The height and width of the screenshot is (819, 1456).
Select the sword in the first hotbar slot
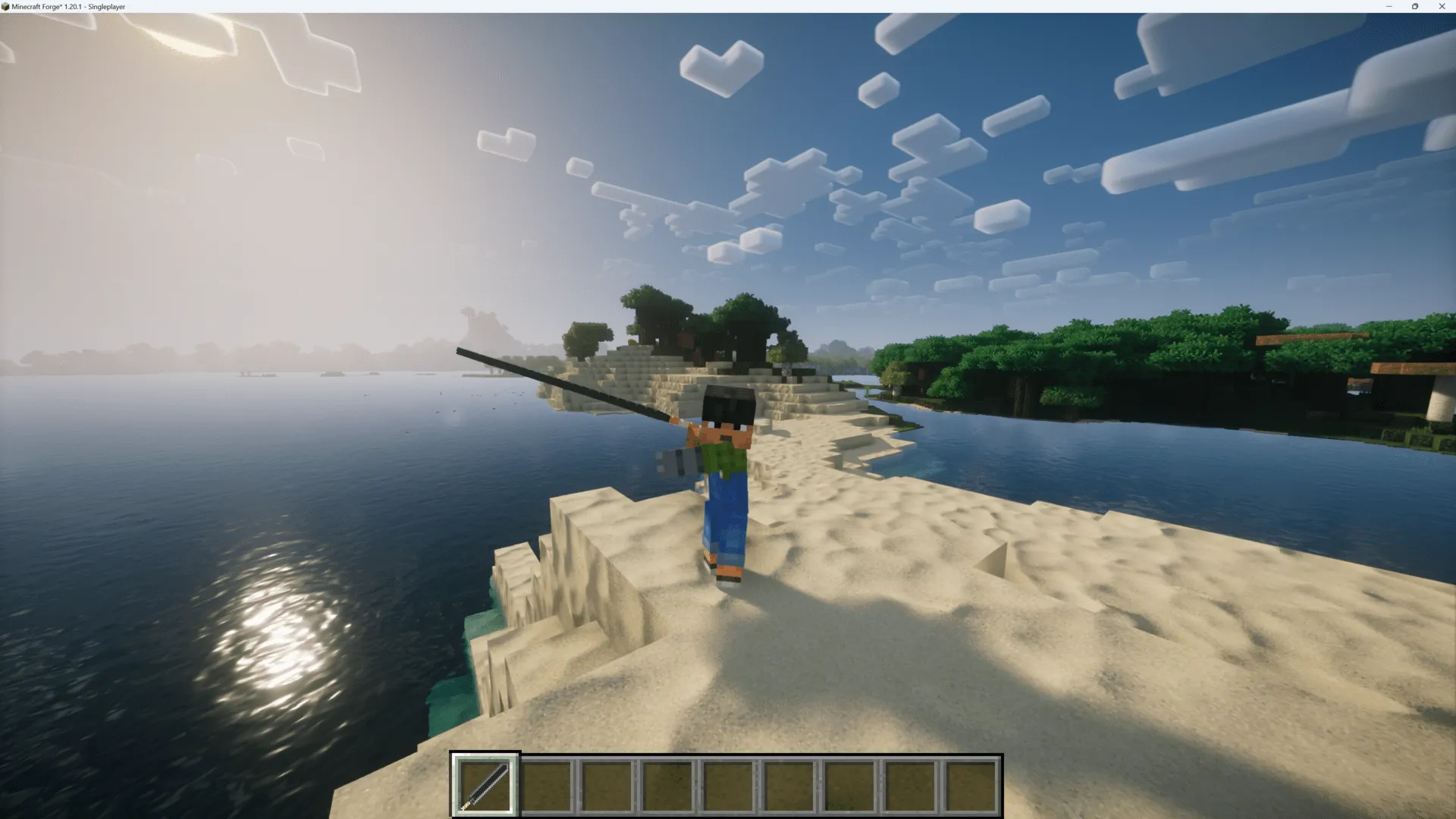point(485,783)
